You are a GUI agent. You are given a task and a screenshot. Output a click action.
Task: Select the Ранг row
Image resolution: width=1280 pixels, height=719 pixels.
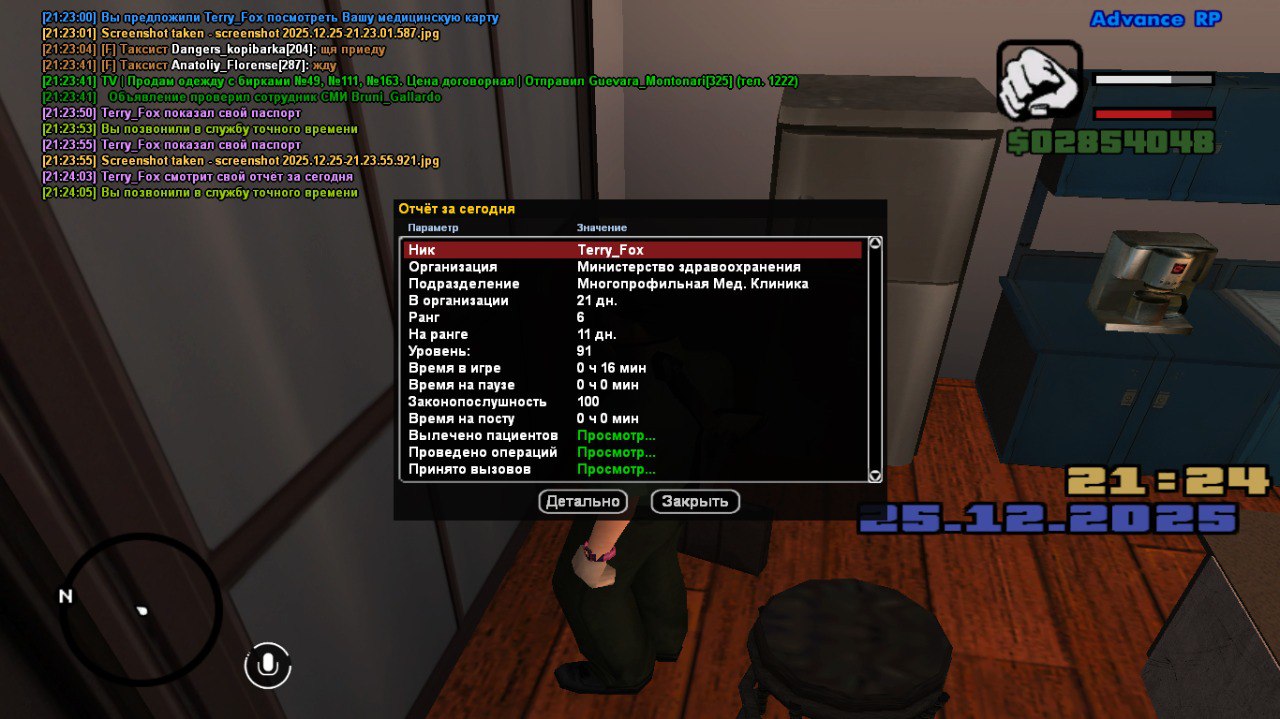[x=632, y=317]
